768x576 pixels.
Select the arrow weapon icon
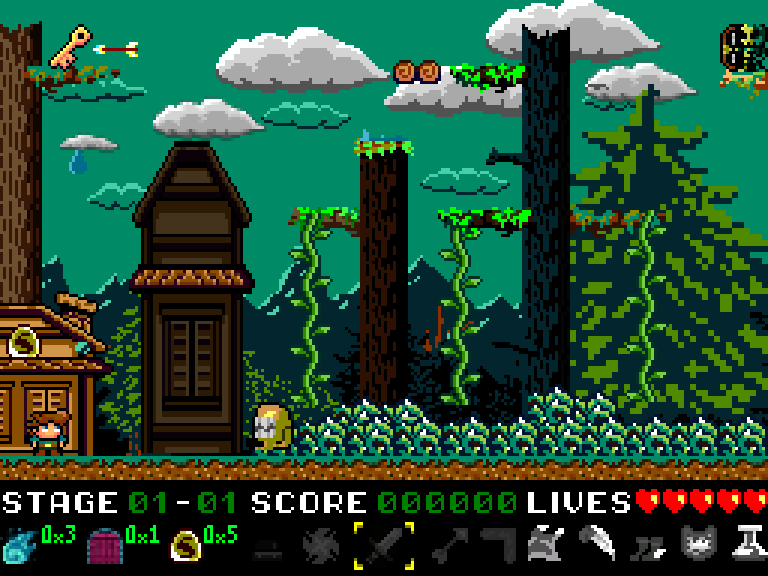tap(446, 545)
